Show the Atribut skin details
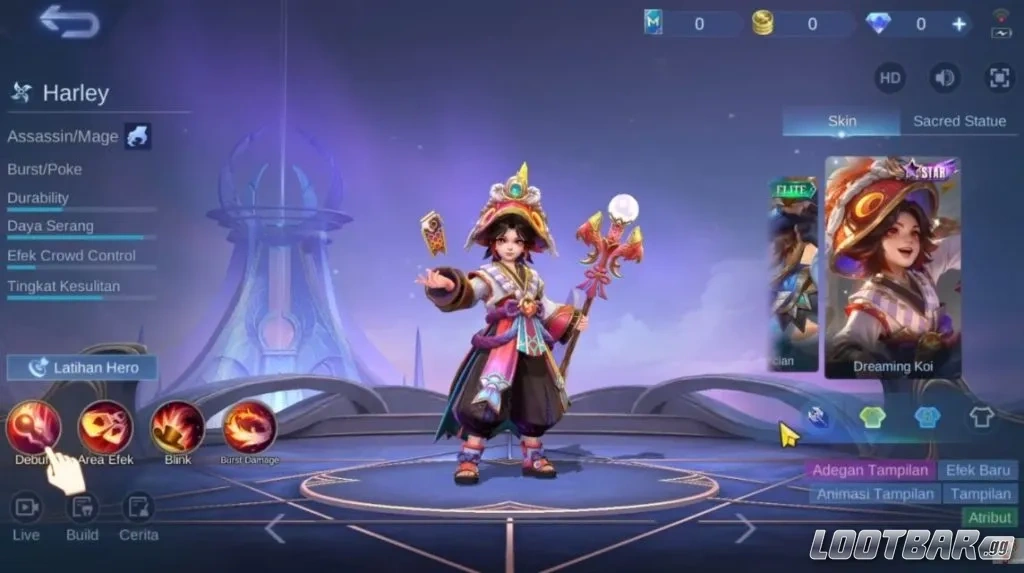The width and height of the screenshot is (1024, 573). (x=988, y=517)
